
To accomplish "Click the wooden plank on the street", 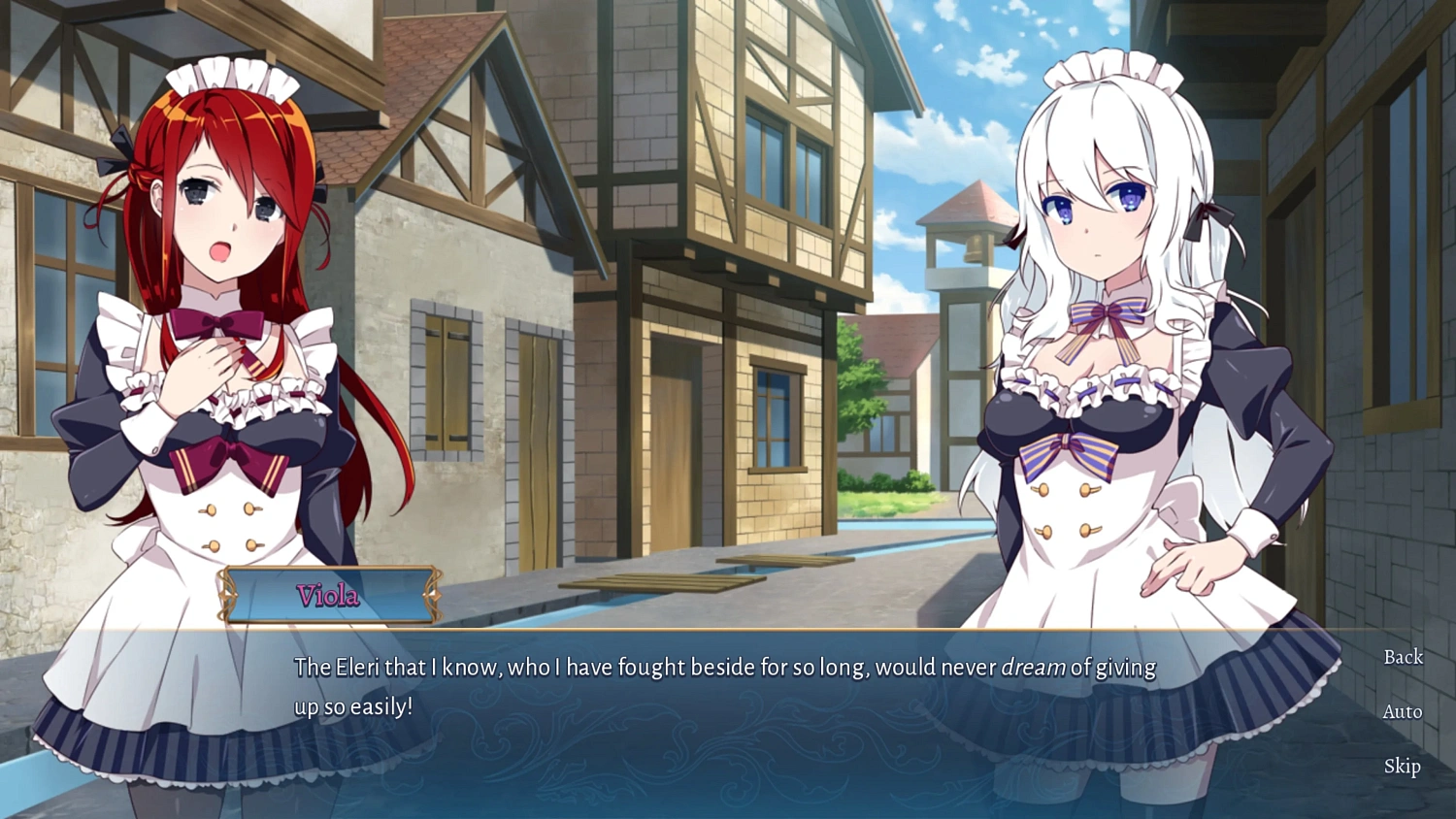I will (660, 584).
